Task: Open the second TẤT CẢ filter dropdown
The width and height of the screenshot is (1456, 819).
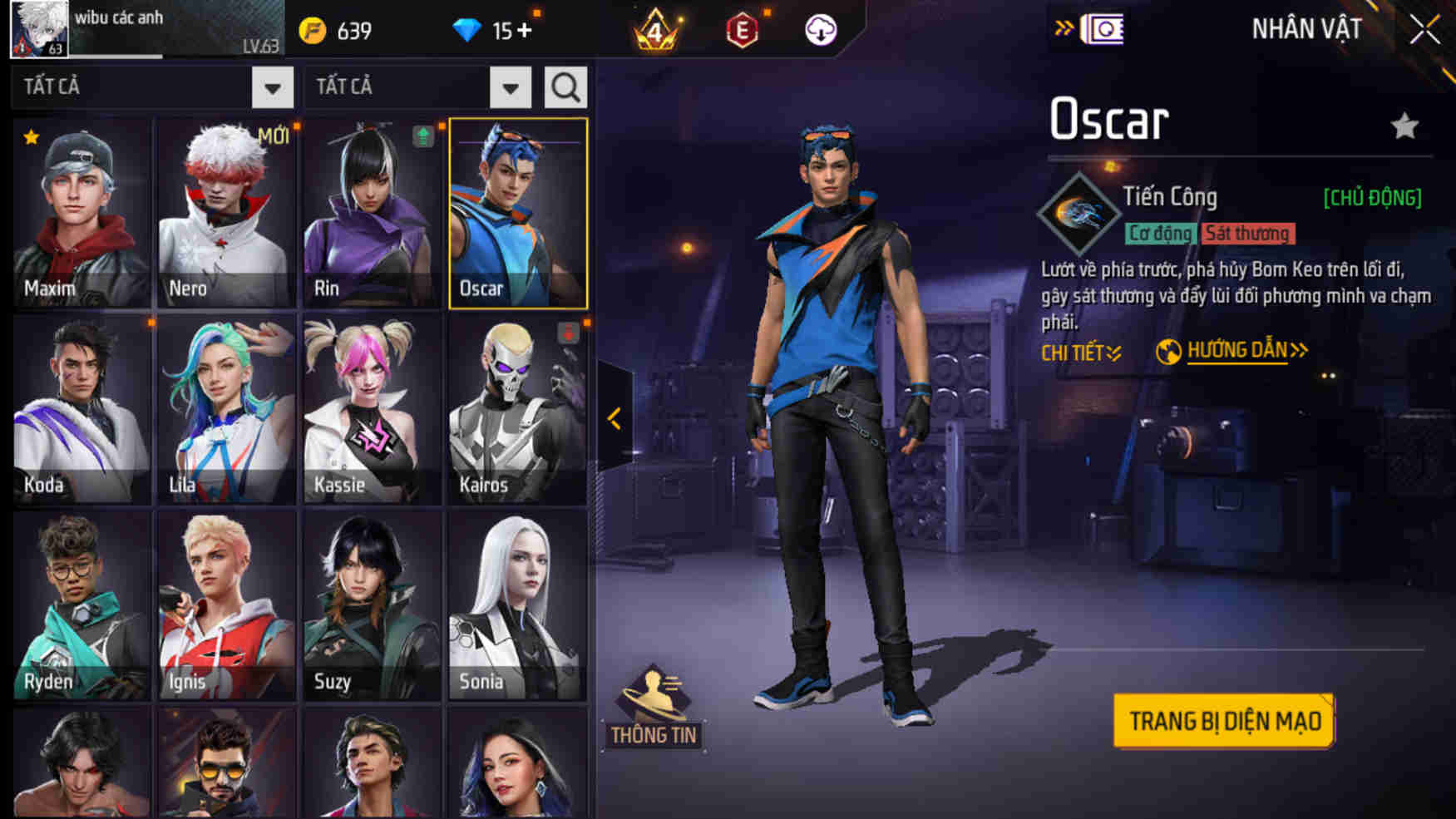Action: tap(511, 86)
